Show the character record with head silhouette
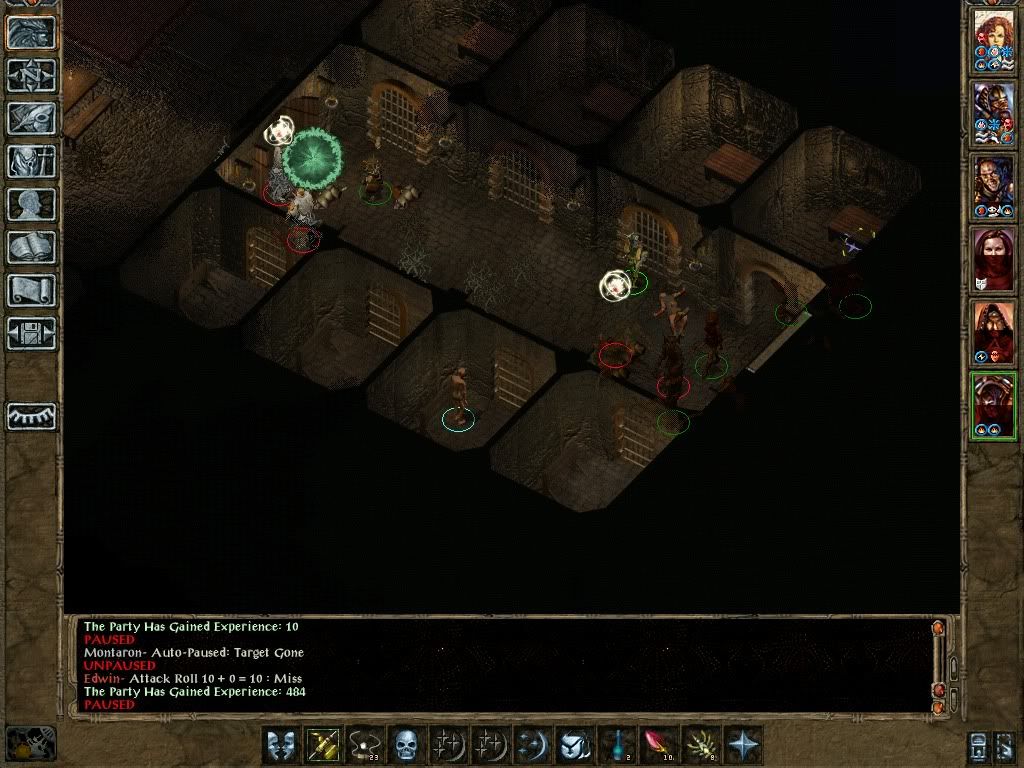Image resolution: width=1024 pixels, height=768 pixels. pyautogui.click(x=31, y=204)
